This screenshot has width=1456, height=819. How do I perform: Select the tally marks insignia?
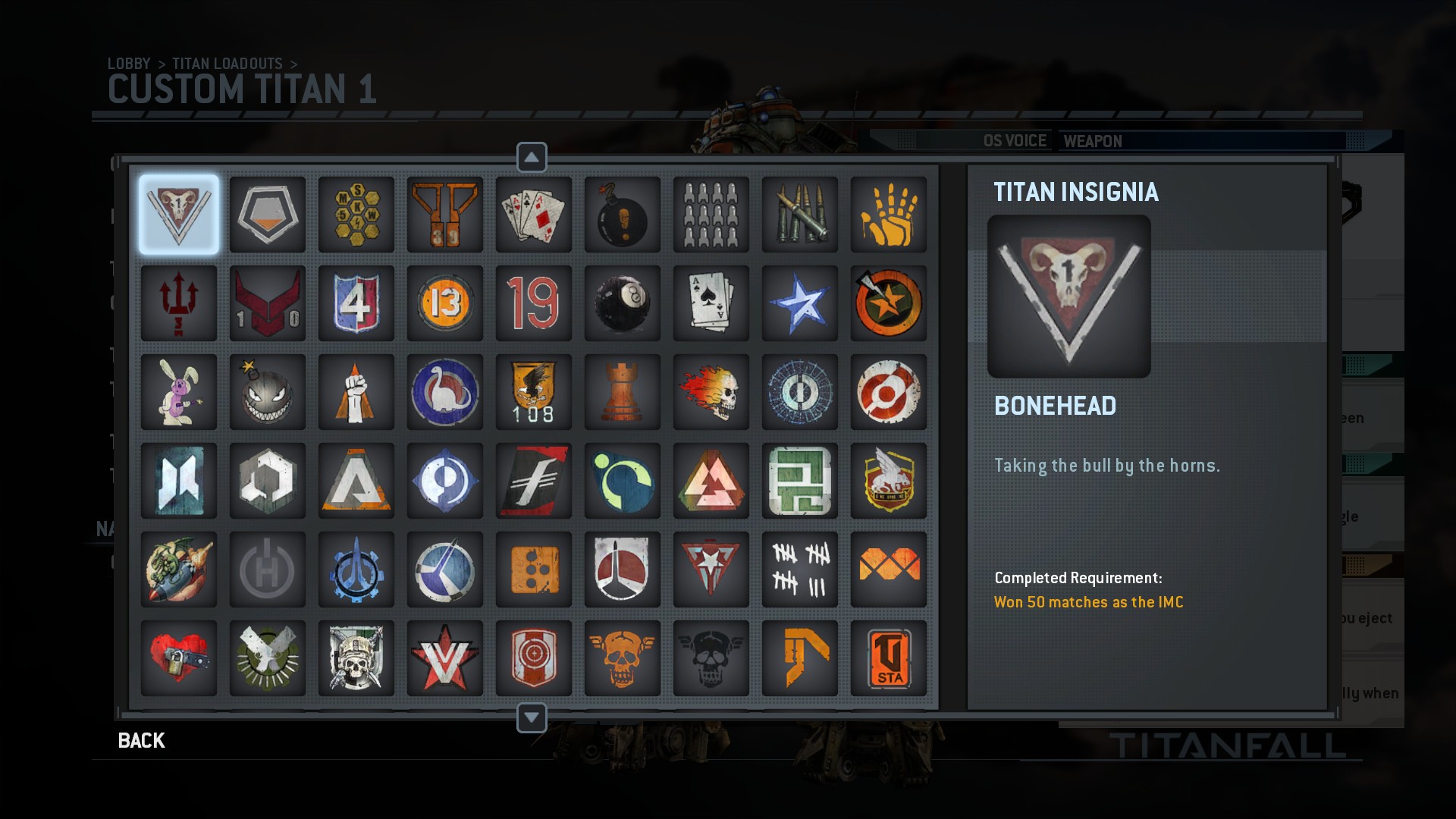tap(799, 569)
